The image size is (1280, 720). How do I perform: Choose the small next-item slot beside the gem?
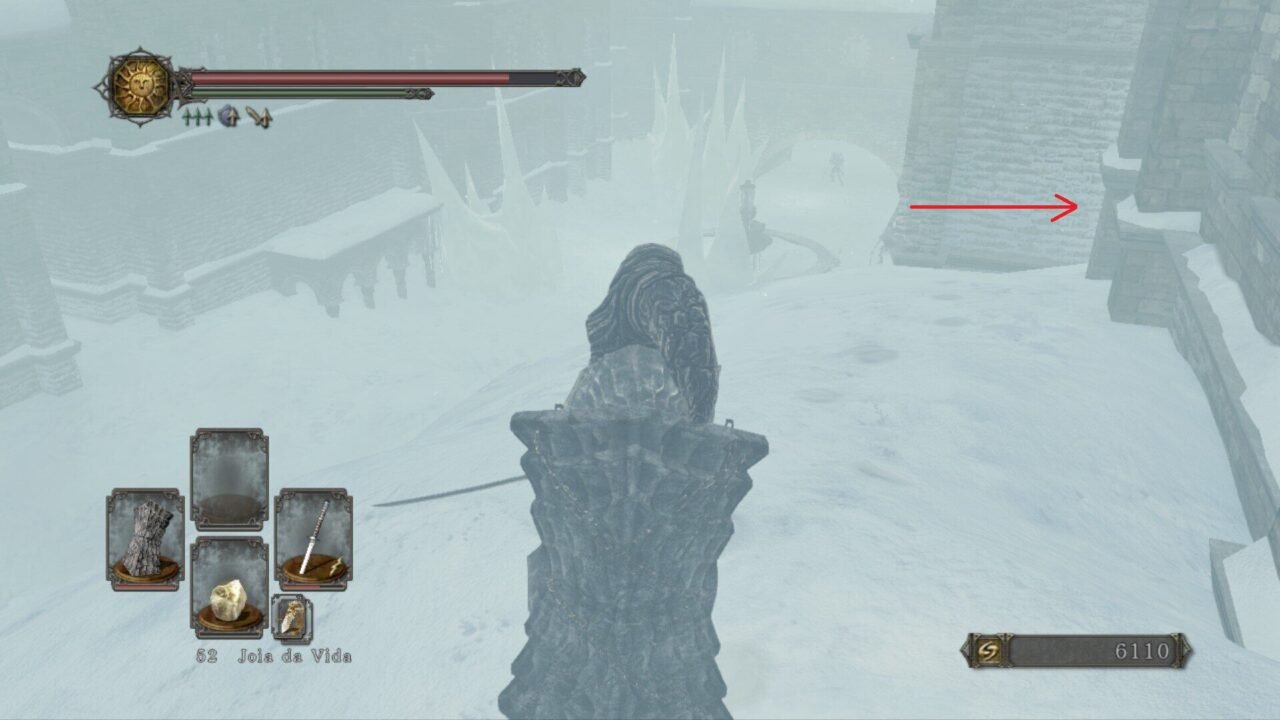point(291,618)
